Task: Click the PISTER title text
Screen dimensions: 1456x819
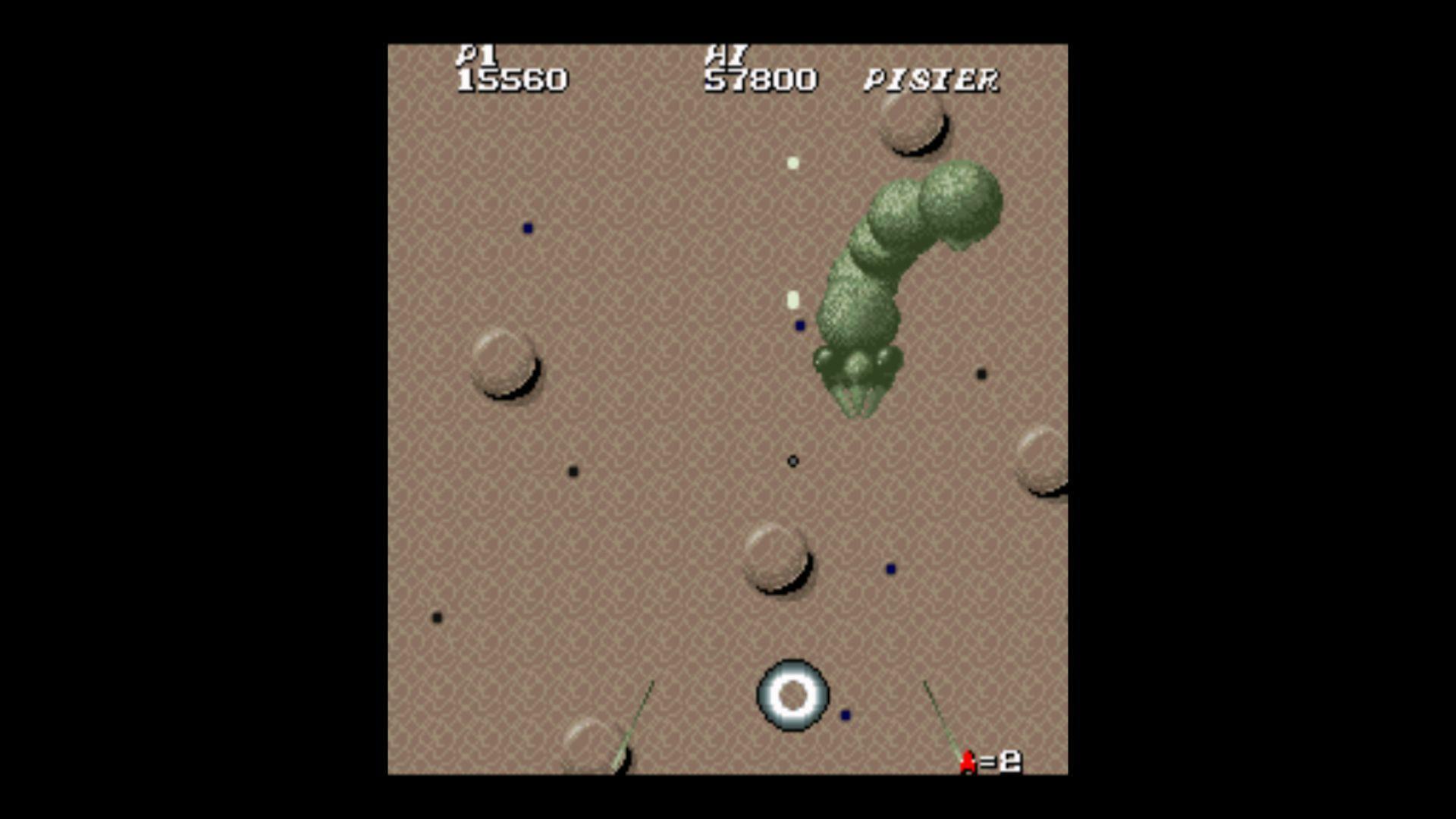Action: click(934, 78)
